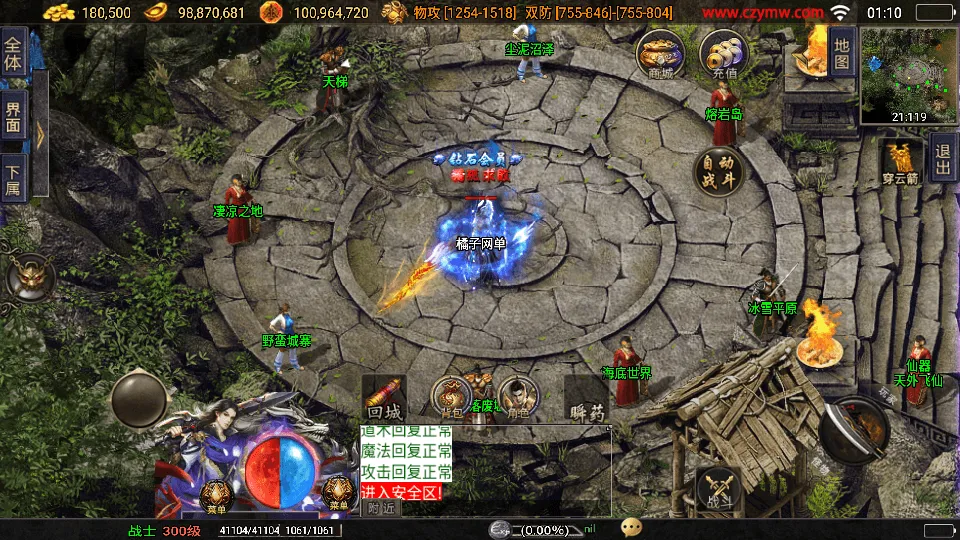Open the chat speech bubble icon
Screen dimensions: 960x540
pyautogui.click(x=631, y=527)
